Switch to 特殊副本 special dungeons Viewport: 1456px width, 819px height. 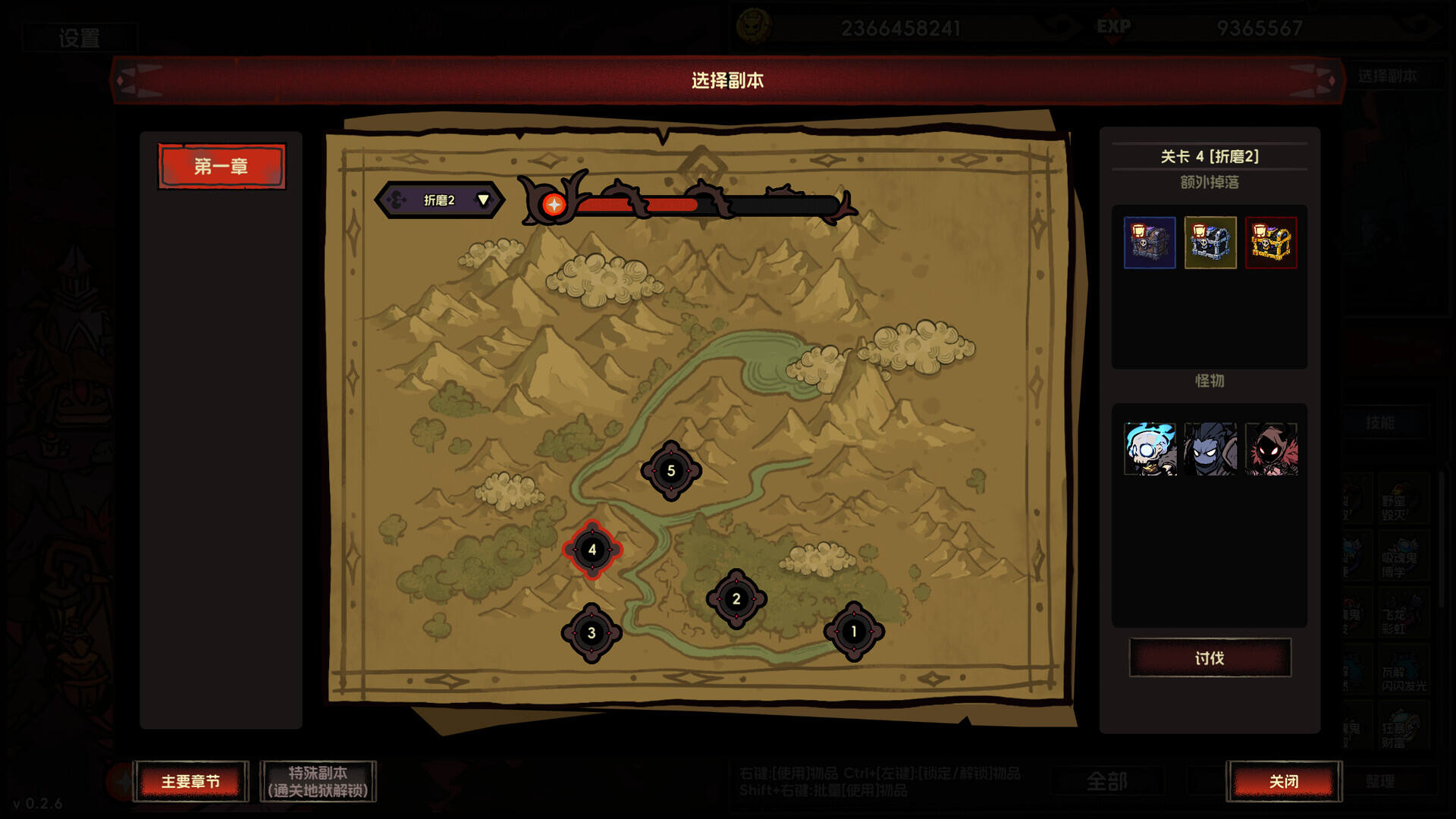pos(318,781)
